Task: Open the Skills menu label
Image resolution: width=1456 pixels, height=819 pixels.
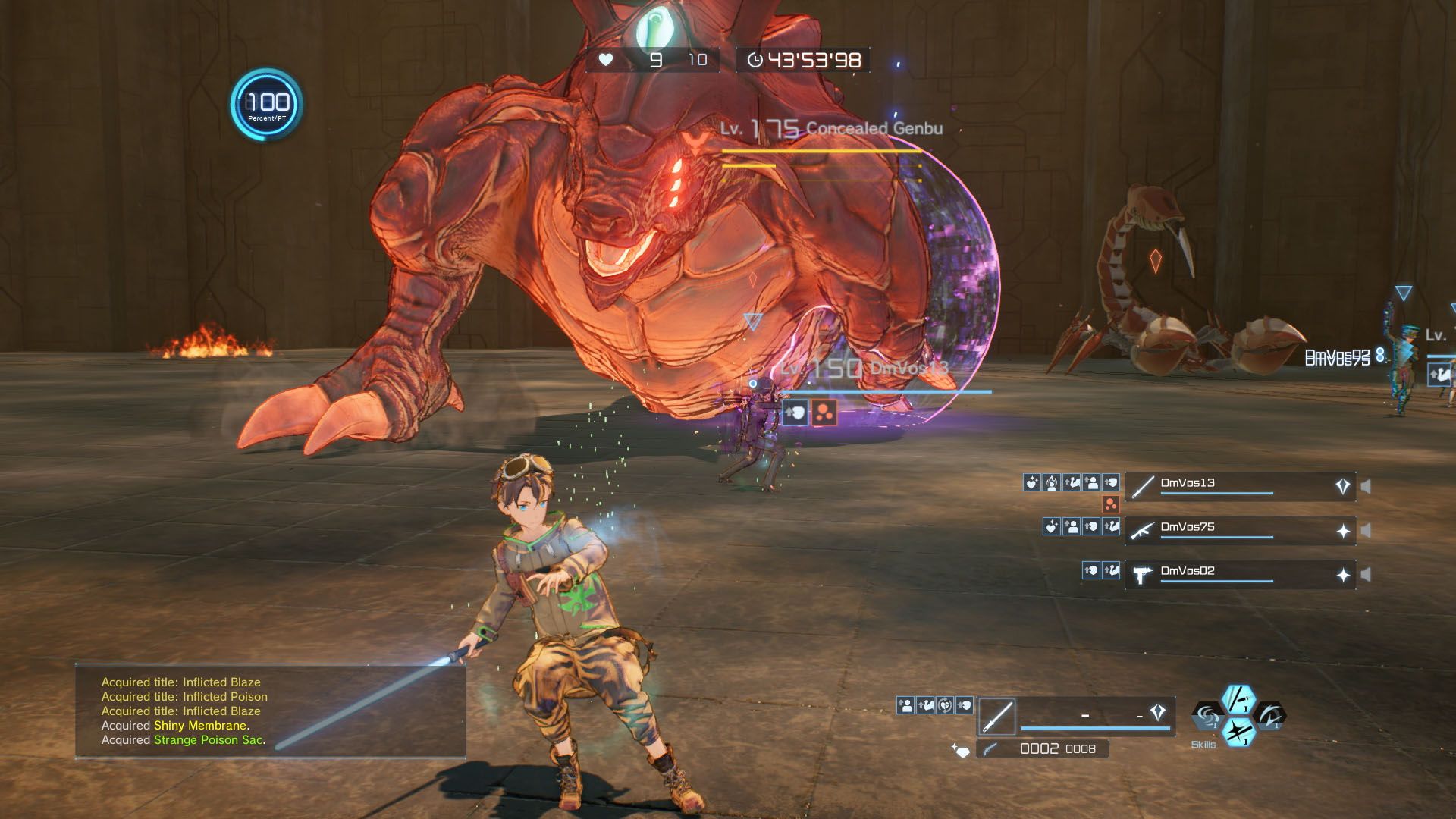Action: click(1203, 744)
